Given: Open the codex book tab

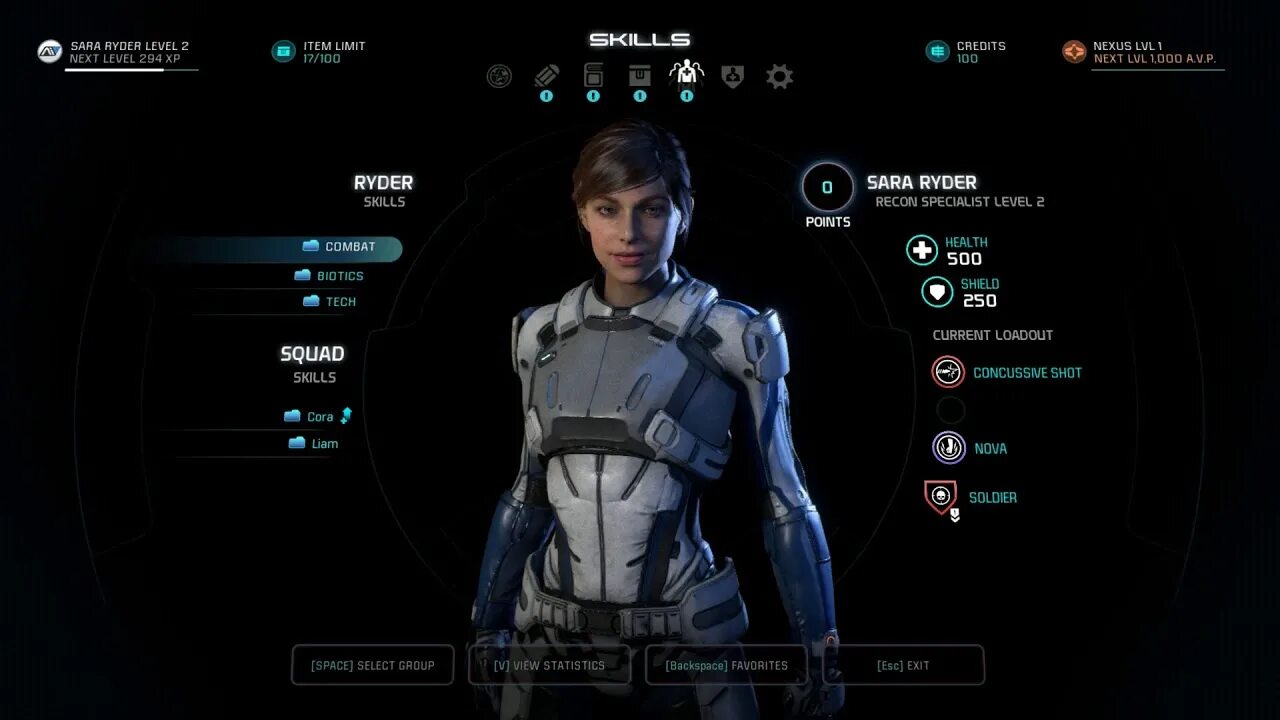Looking at the screenshot, I should 593,76.
